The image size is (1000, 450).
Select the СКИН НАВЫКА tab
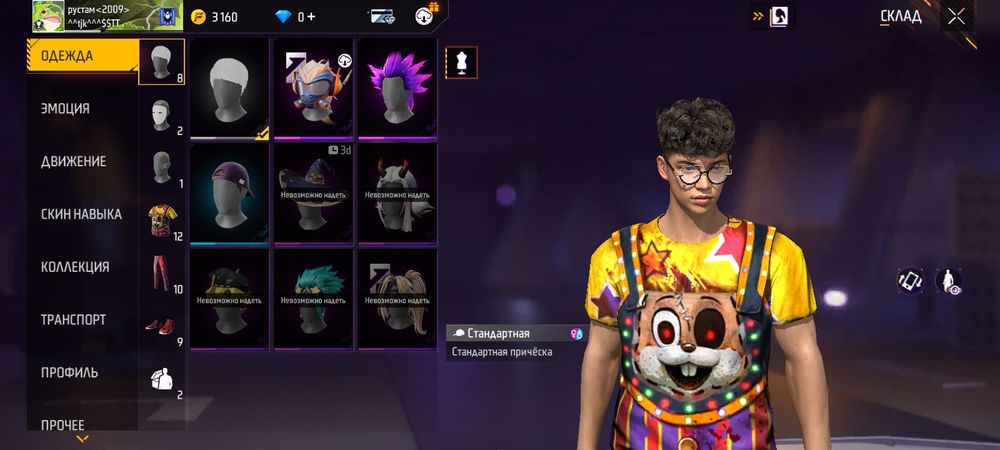(82, 214)
